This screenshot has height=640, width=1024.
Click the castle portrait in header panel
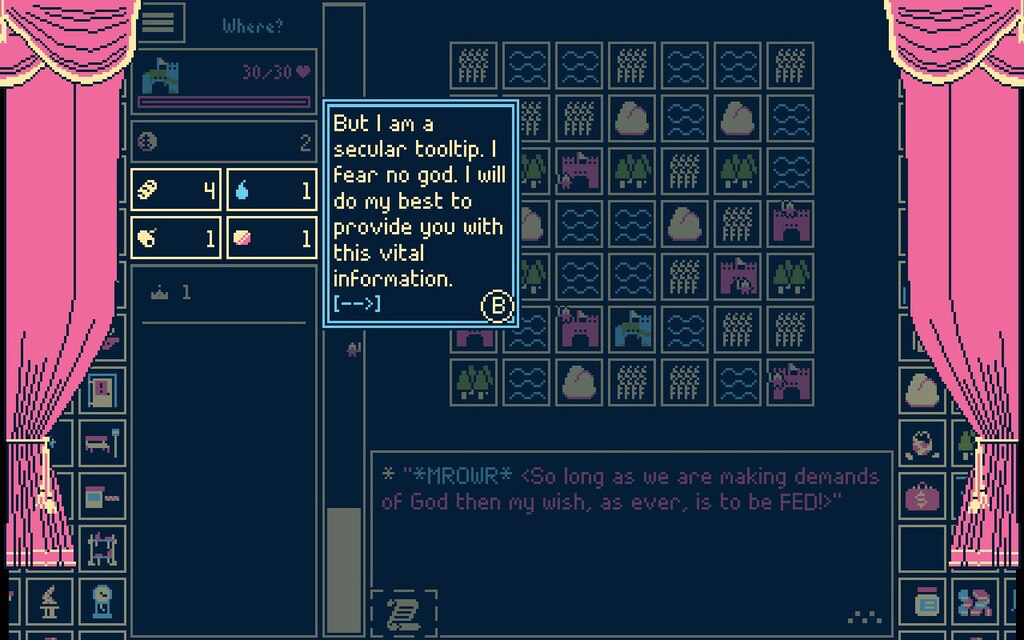pyautogui.click(x=160, y=73)
